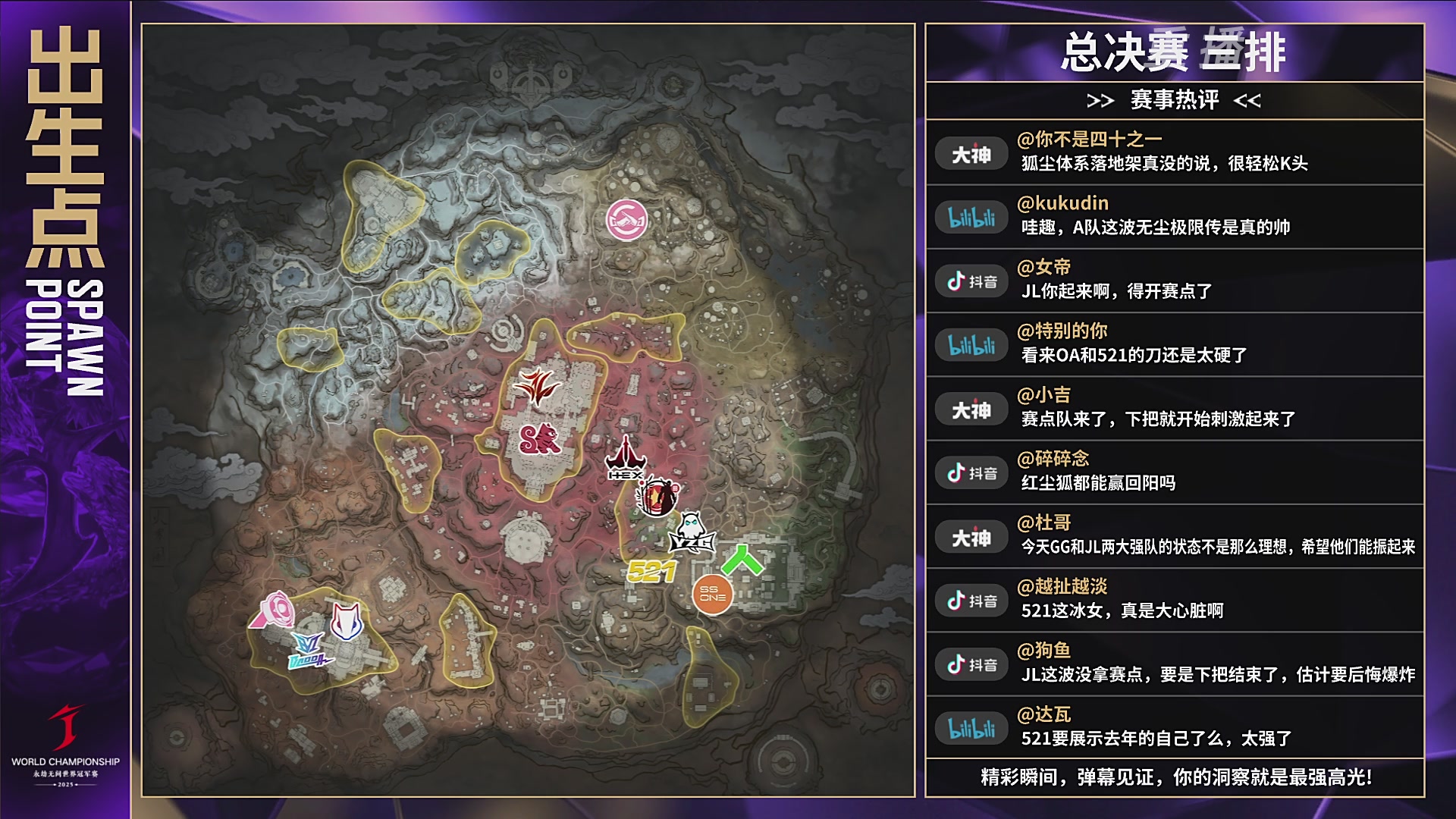
Task: Toggle the 抖音 icon next to @女帝
Action: 971,281
